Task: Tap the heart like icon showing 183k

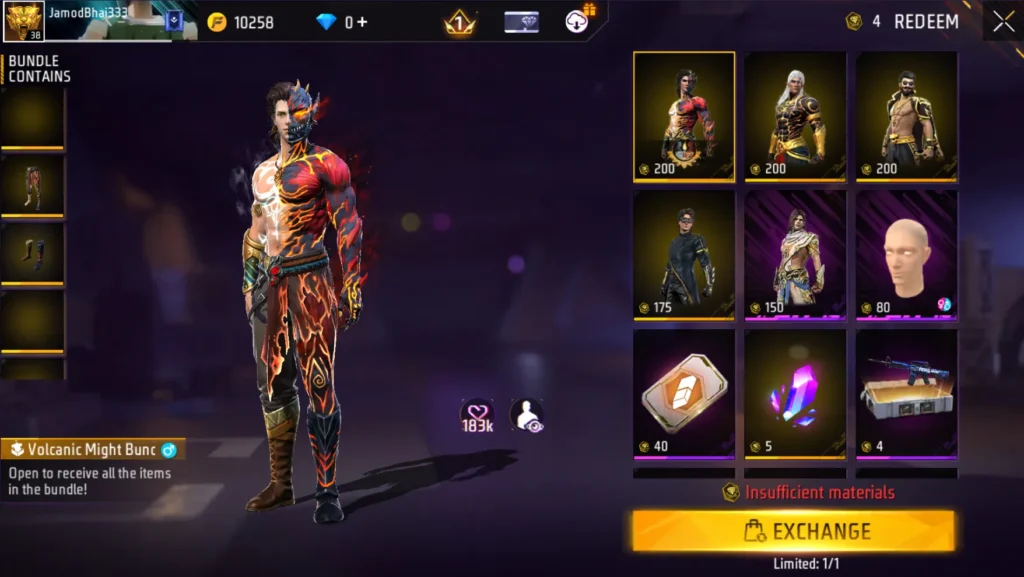Action: click(x=477, y=415)
